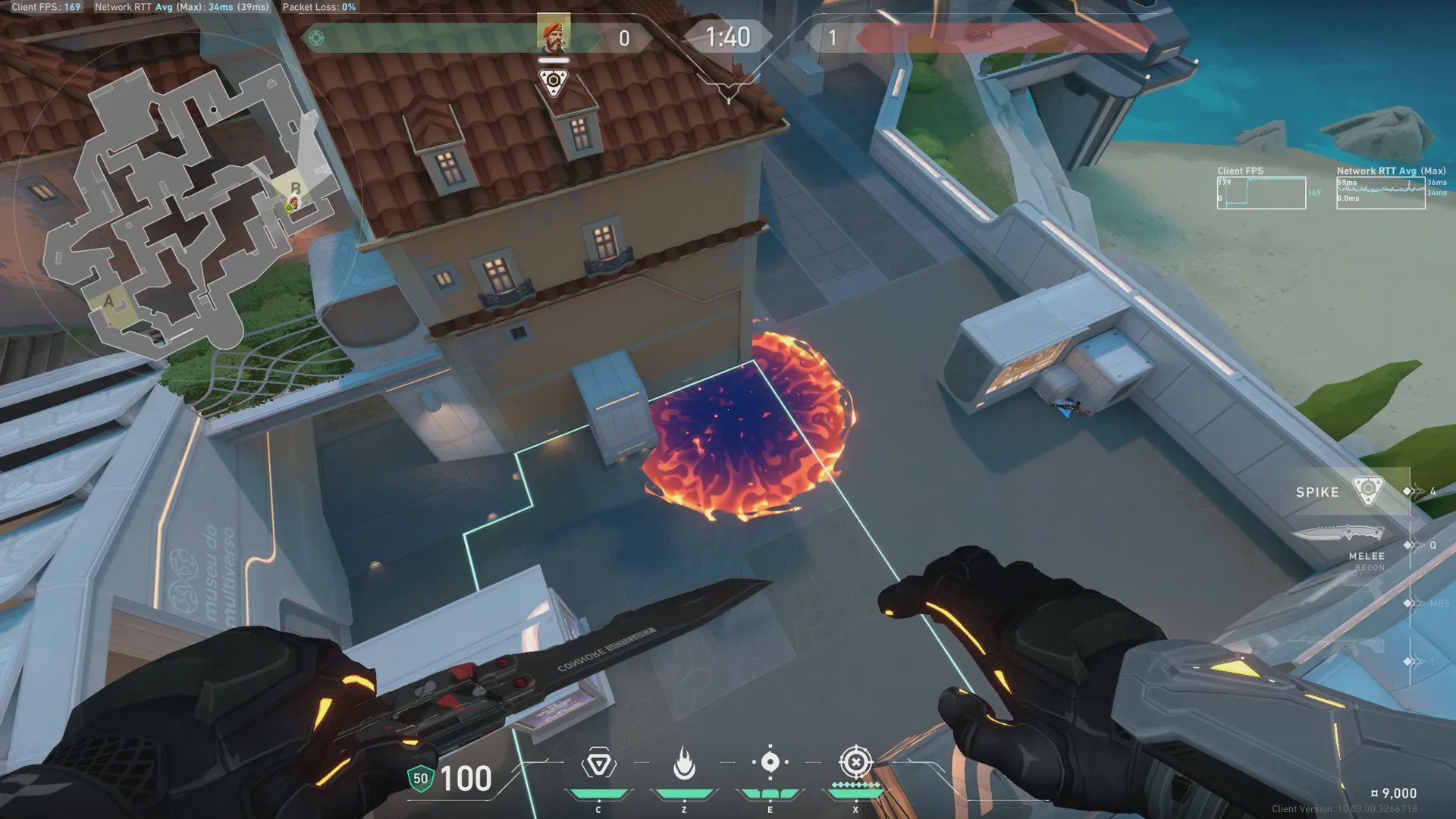
Task: Click the B site marker on minimap
Action: (296, 187)
